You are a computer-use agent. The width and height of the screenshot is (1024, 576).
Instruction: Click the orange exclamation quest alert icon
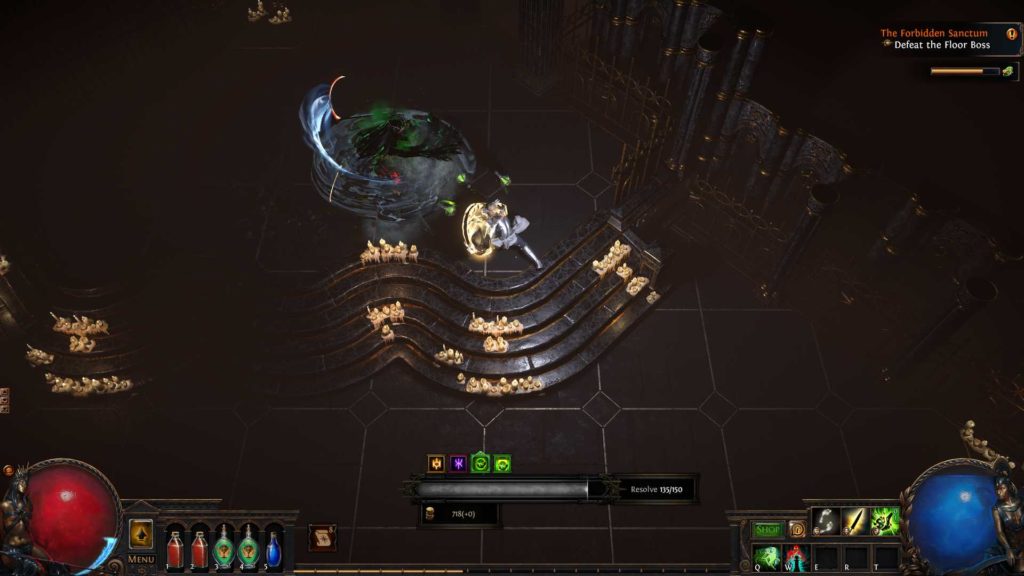(x=1011, y=33)
